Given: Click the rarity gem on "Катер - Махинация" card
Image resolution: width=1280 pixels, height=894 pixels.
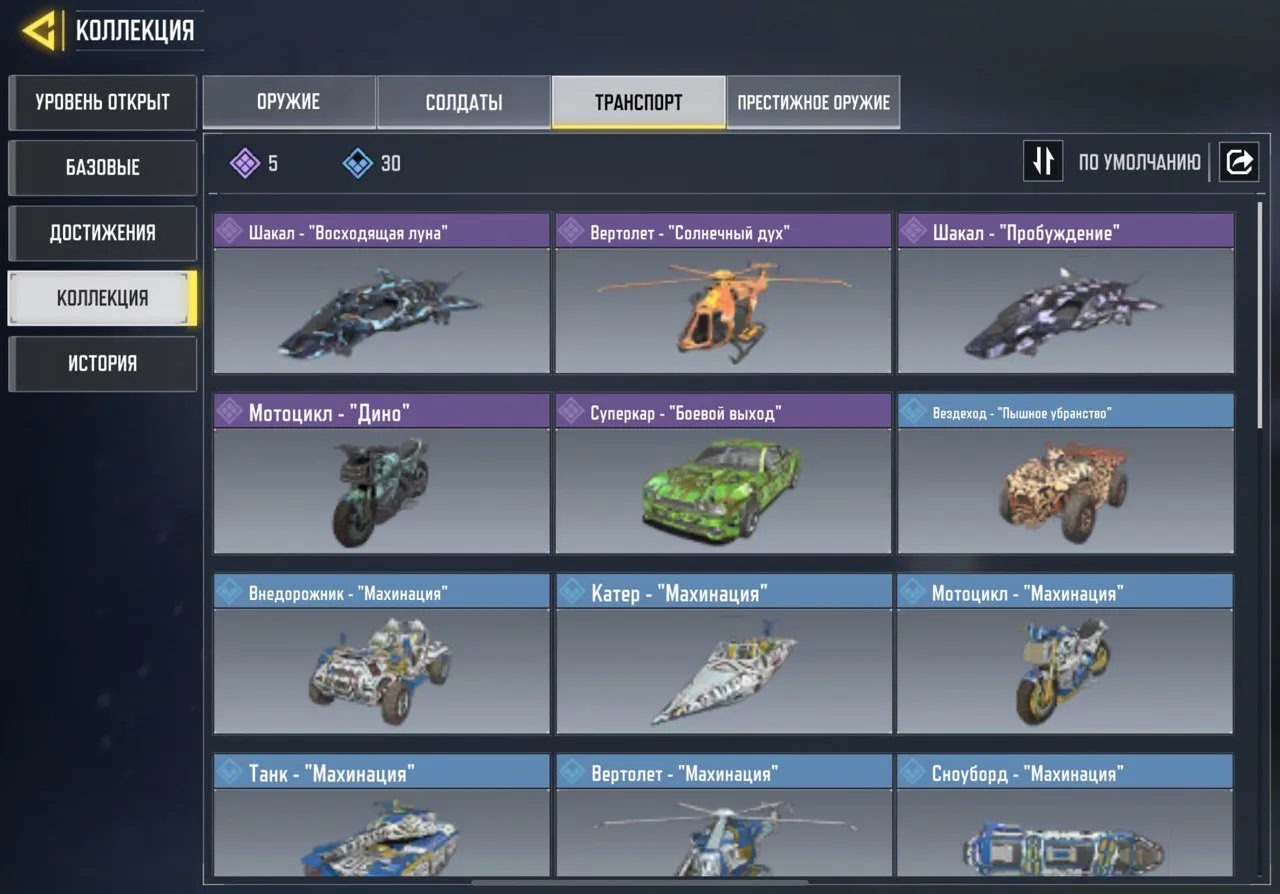Looking at the screenshot, I should pyautogui.click(x=573, y=591).
